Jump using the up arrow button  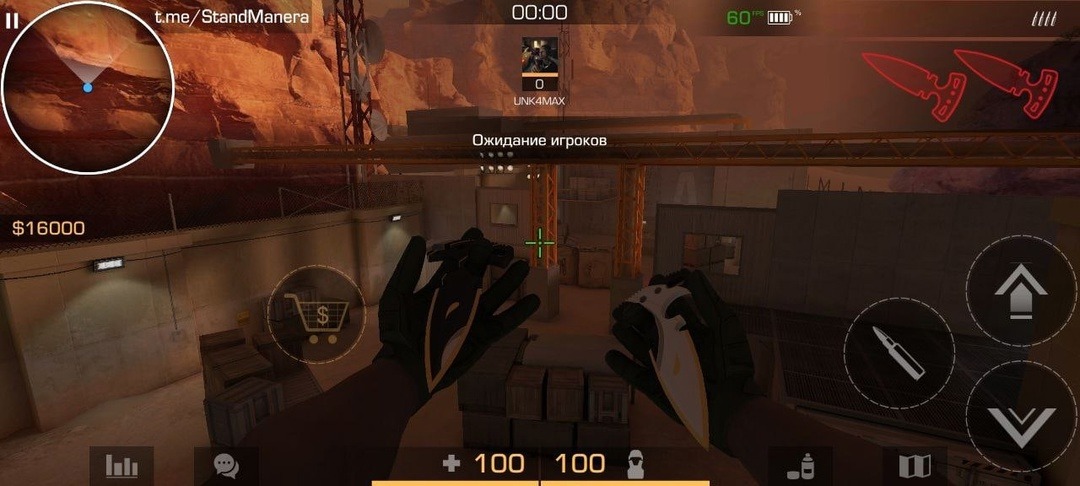(x=1021, y=291)
